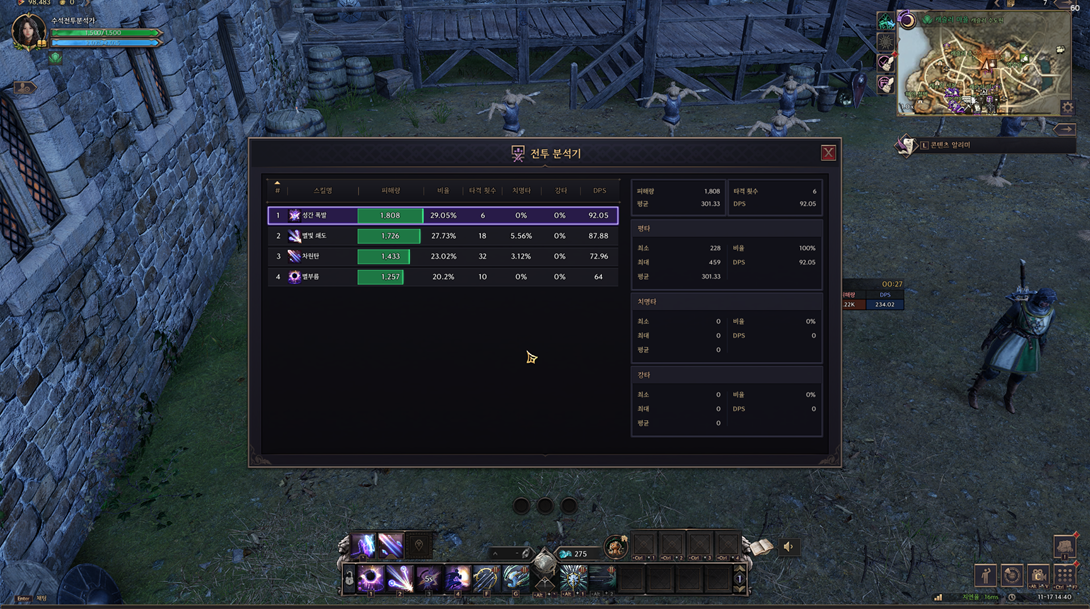Image resolution: width=1090 pixels, height=609 pixels.
Task: Open the skill book icon
Action: pyautogui.click(x=760, y=547)
